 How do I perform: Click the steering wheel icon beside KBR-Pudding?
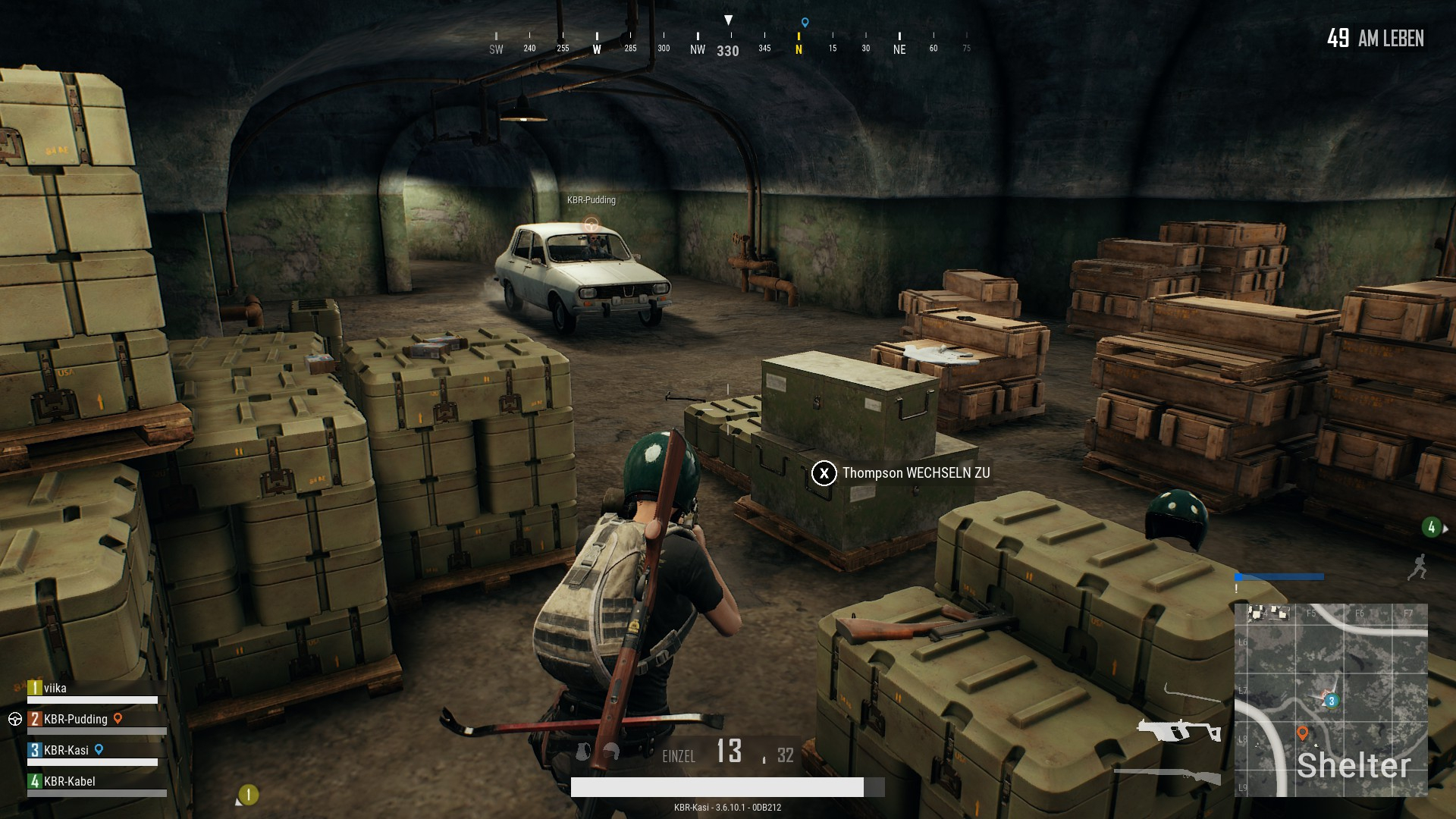click(15, 719)
